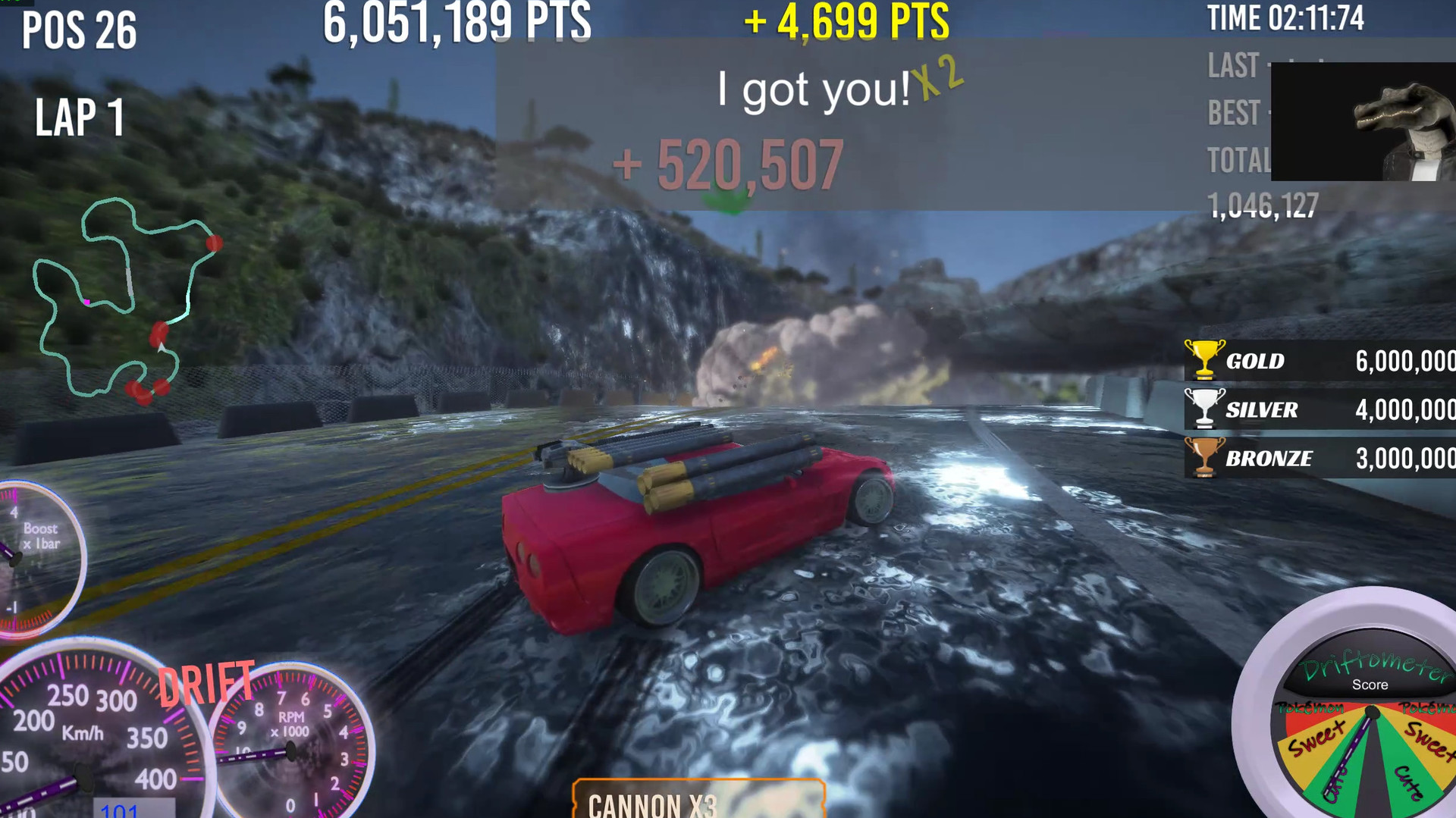The image size is (1456, 818).
Task: Click the I got you! message
Action: [813, 88]
